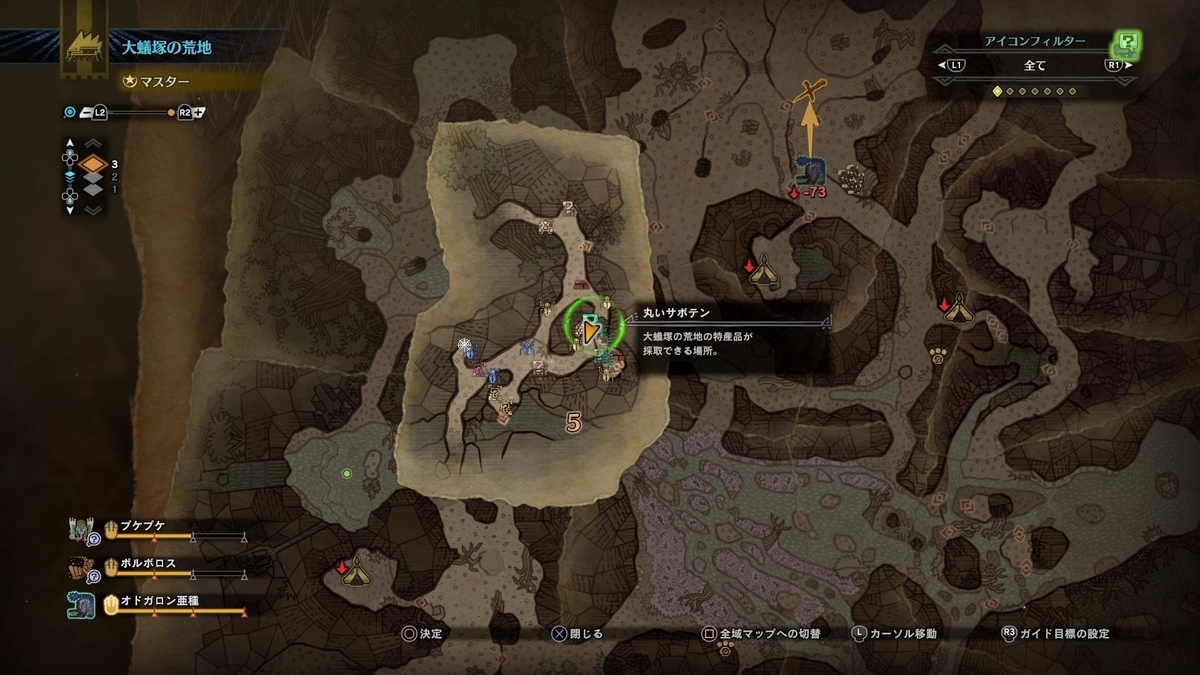Select the white spider web marker
Viewport: 1200px width, 675px height.
(x=465, y=347)
